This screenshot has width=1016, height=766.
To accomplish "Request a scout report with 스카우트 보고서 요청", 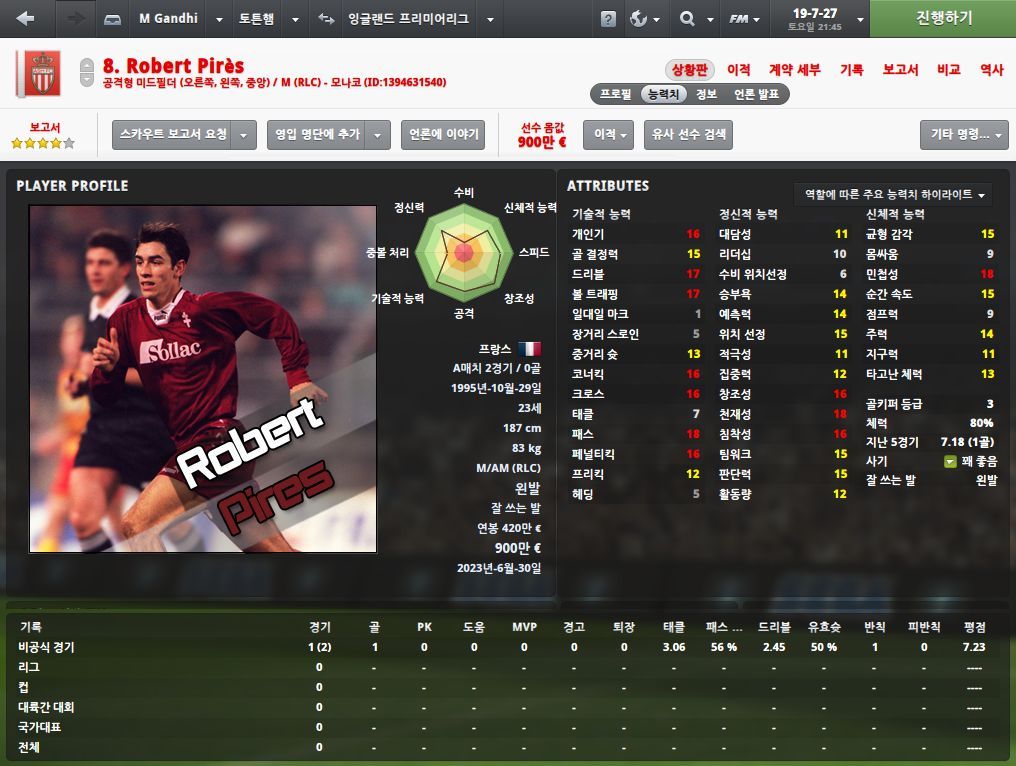I will pos(173,135).
